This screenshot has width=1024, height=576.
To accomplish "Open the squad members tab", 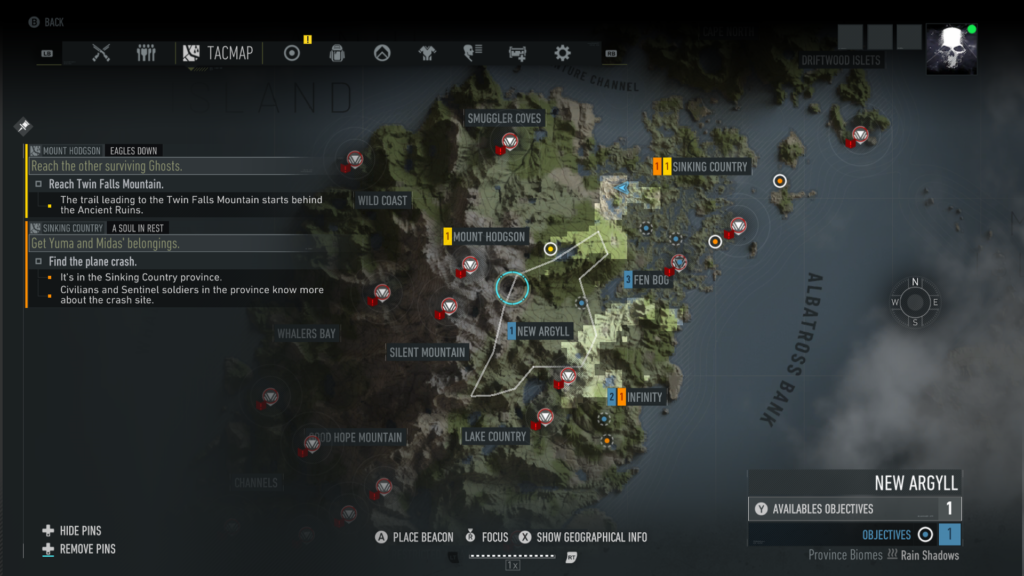I will tap(146, 53).
